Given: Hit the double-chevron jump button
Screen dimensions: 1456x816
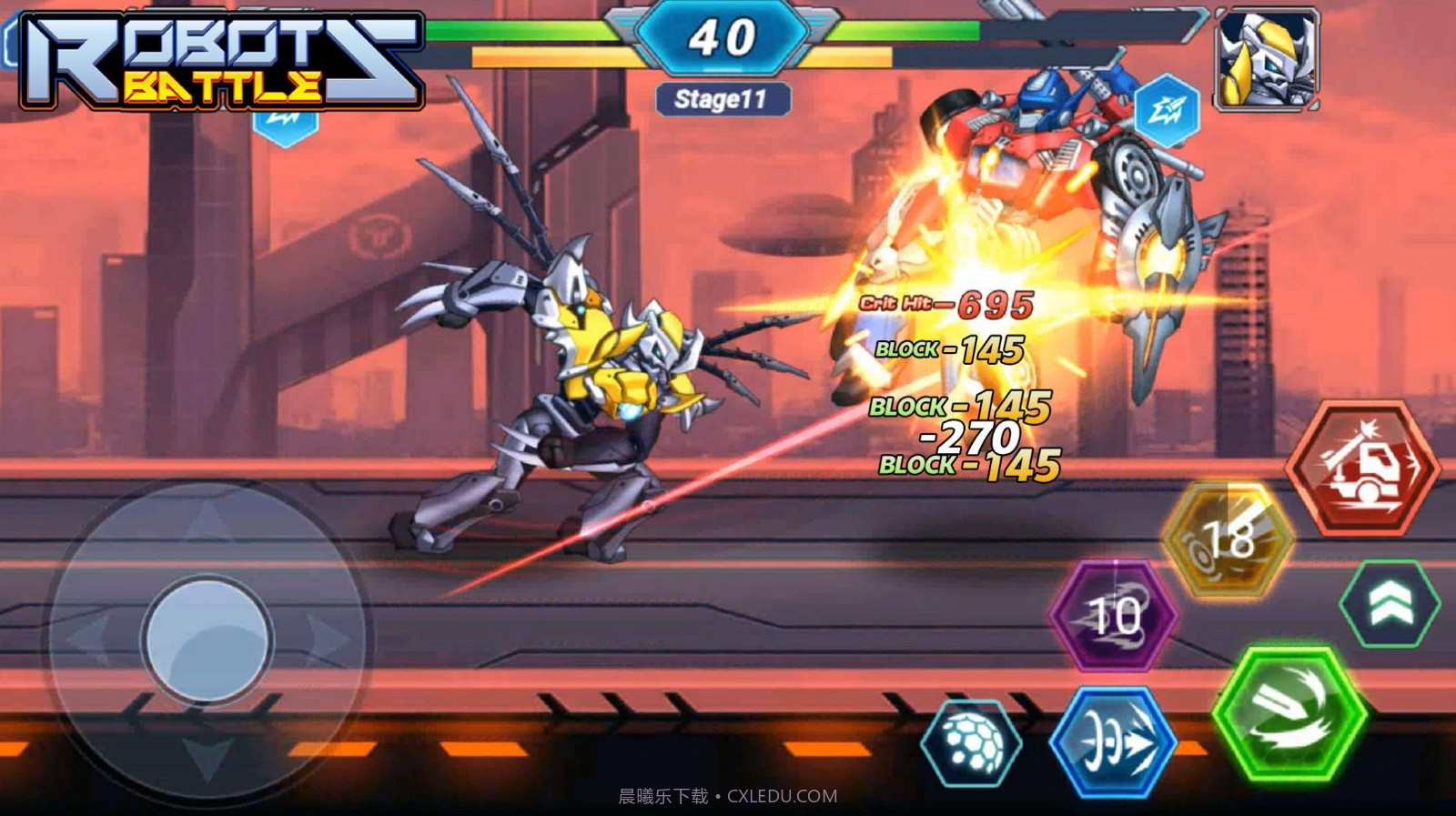Looking at the screenshot, I should pos(1390,603).
